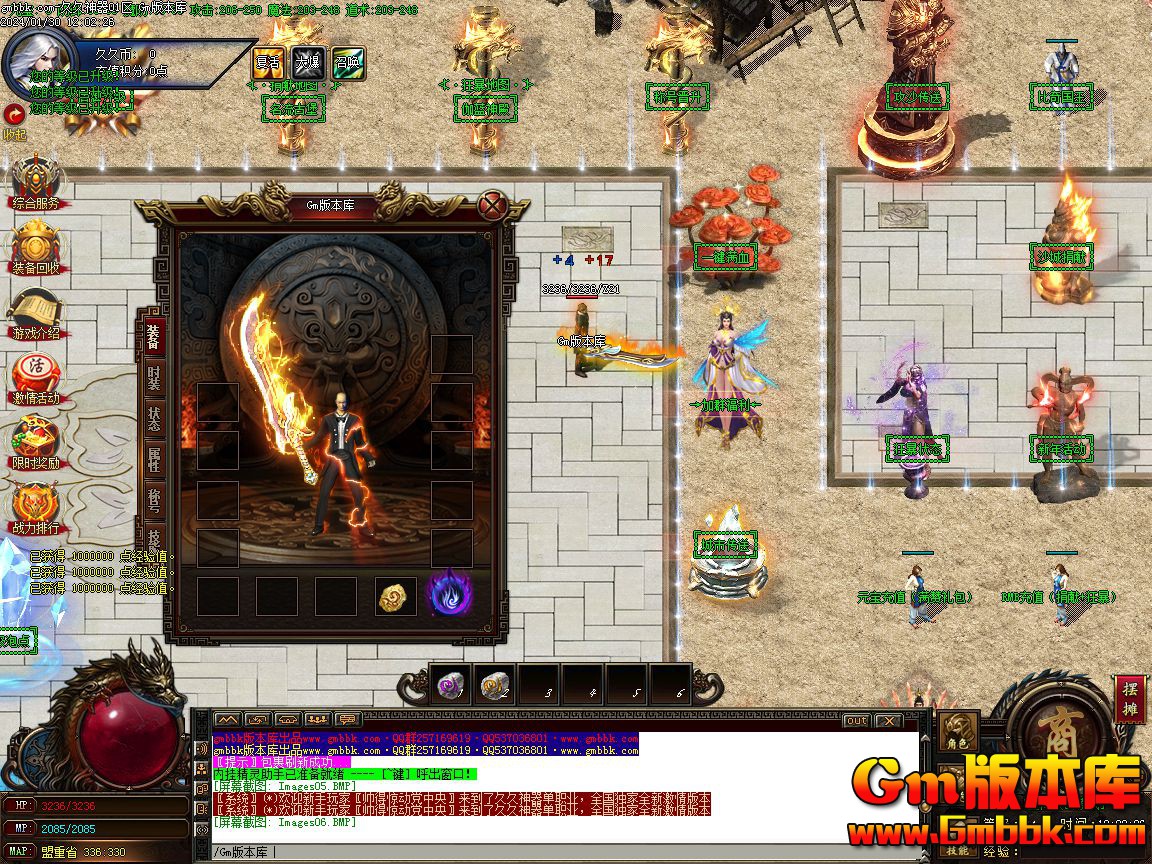Open 装备回收 equipment recycling

(36, 250)
